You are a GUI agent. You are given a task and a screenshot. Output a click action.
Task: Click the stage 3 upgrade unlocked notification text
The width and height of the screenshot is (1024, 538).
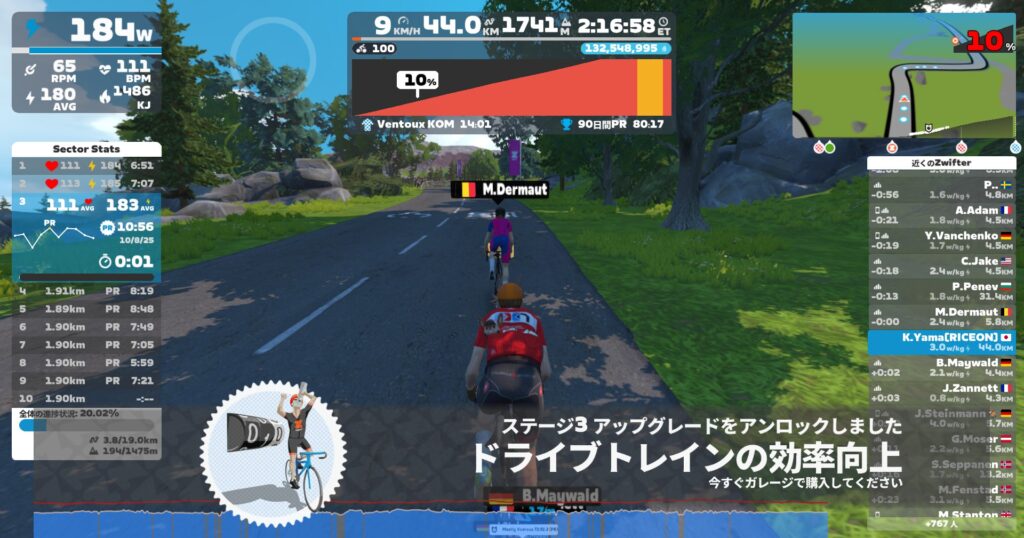(x=700, y=427)
